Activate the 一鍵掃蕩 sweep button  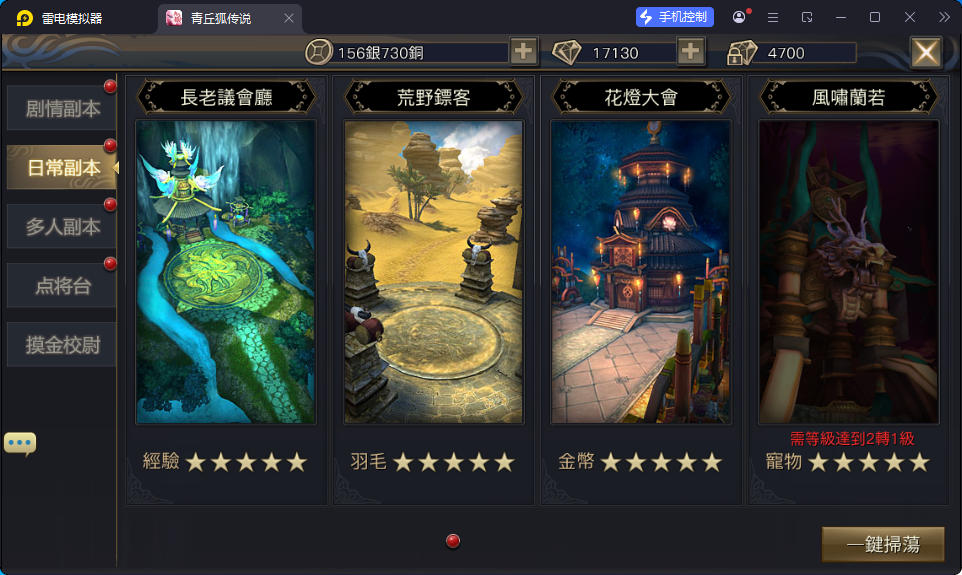883,544
